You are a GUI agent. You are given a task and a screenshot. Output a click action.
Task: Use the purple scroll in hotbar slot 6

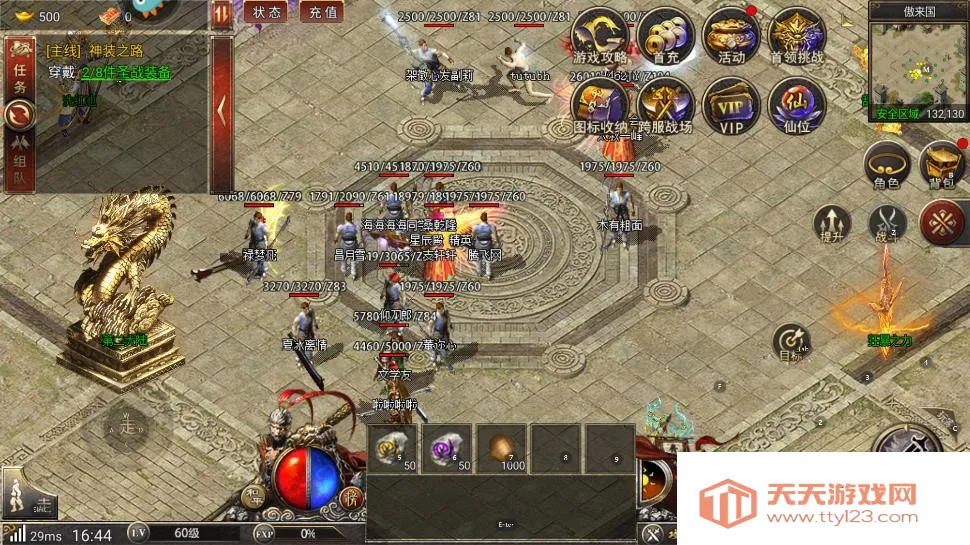[x=446, y=449]
